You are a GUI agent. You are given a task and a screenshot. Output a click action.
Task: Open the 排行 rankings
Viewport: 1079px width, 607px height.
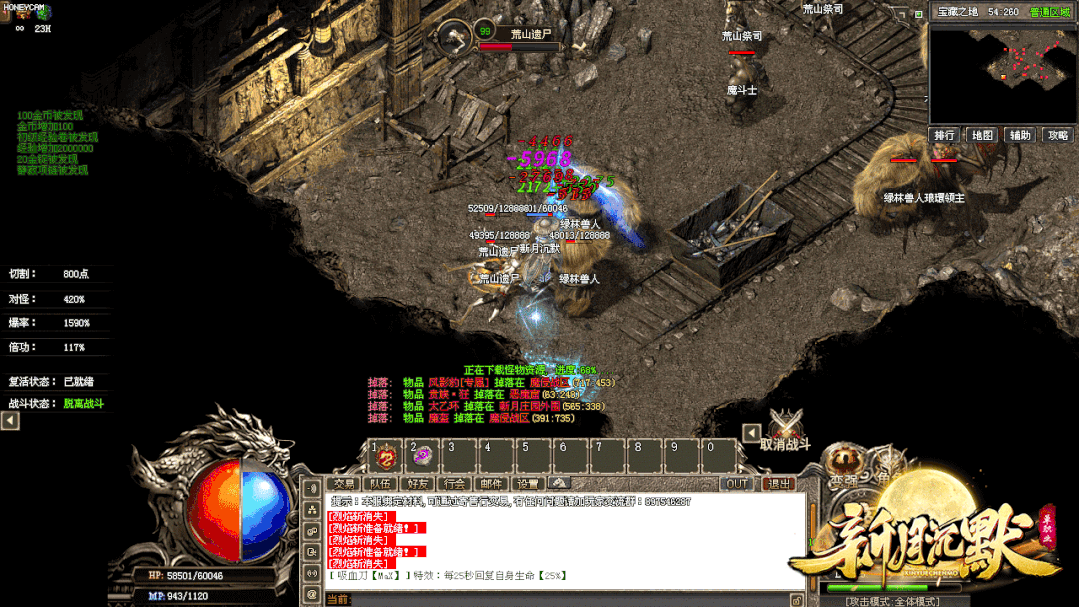point(945,135)
